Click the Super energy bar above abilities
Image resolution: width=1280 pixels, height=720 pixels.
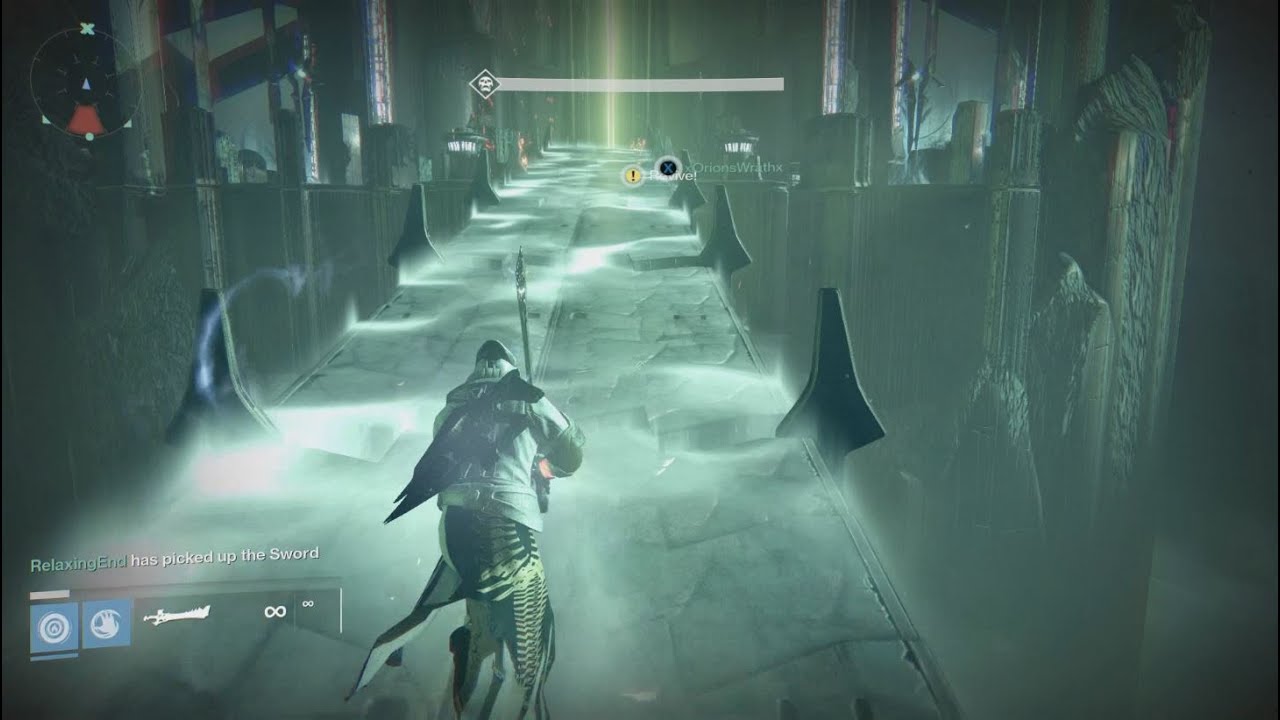click(x=49, y=596)
